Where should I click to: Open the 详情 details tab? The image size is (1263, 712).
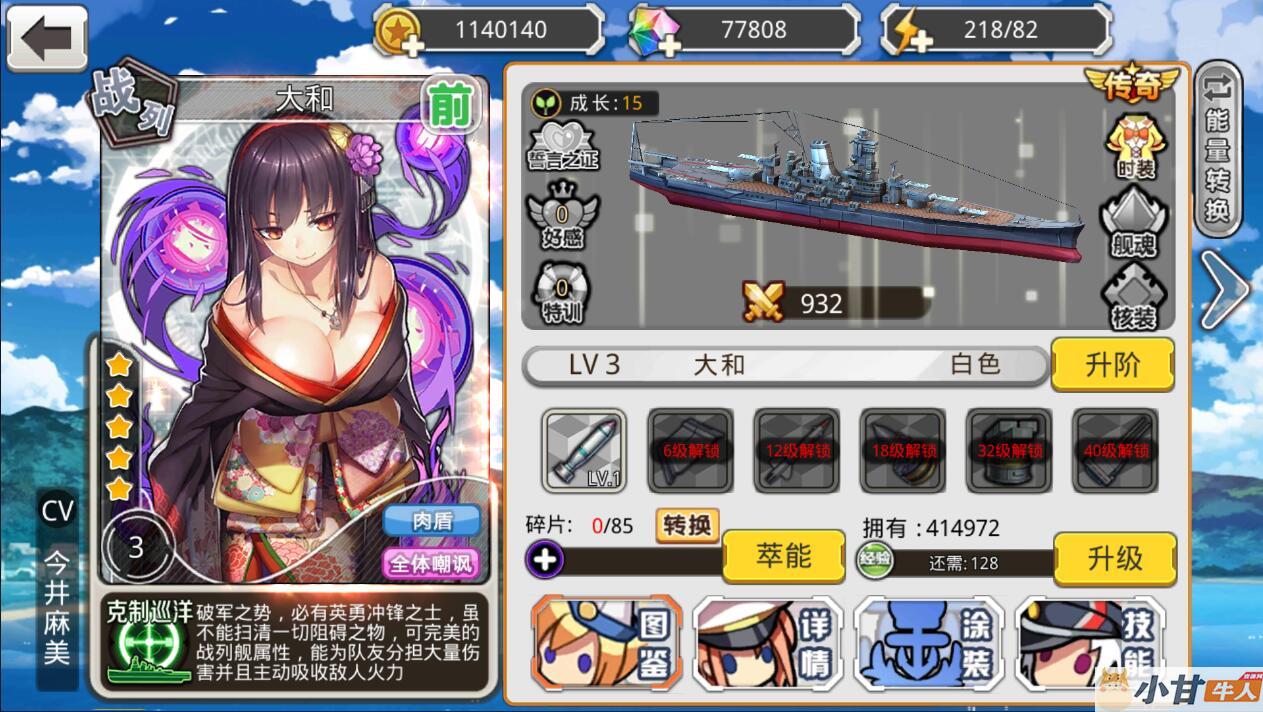768,643
